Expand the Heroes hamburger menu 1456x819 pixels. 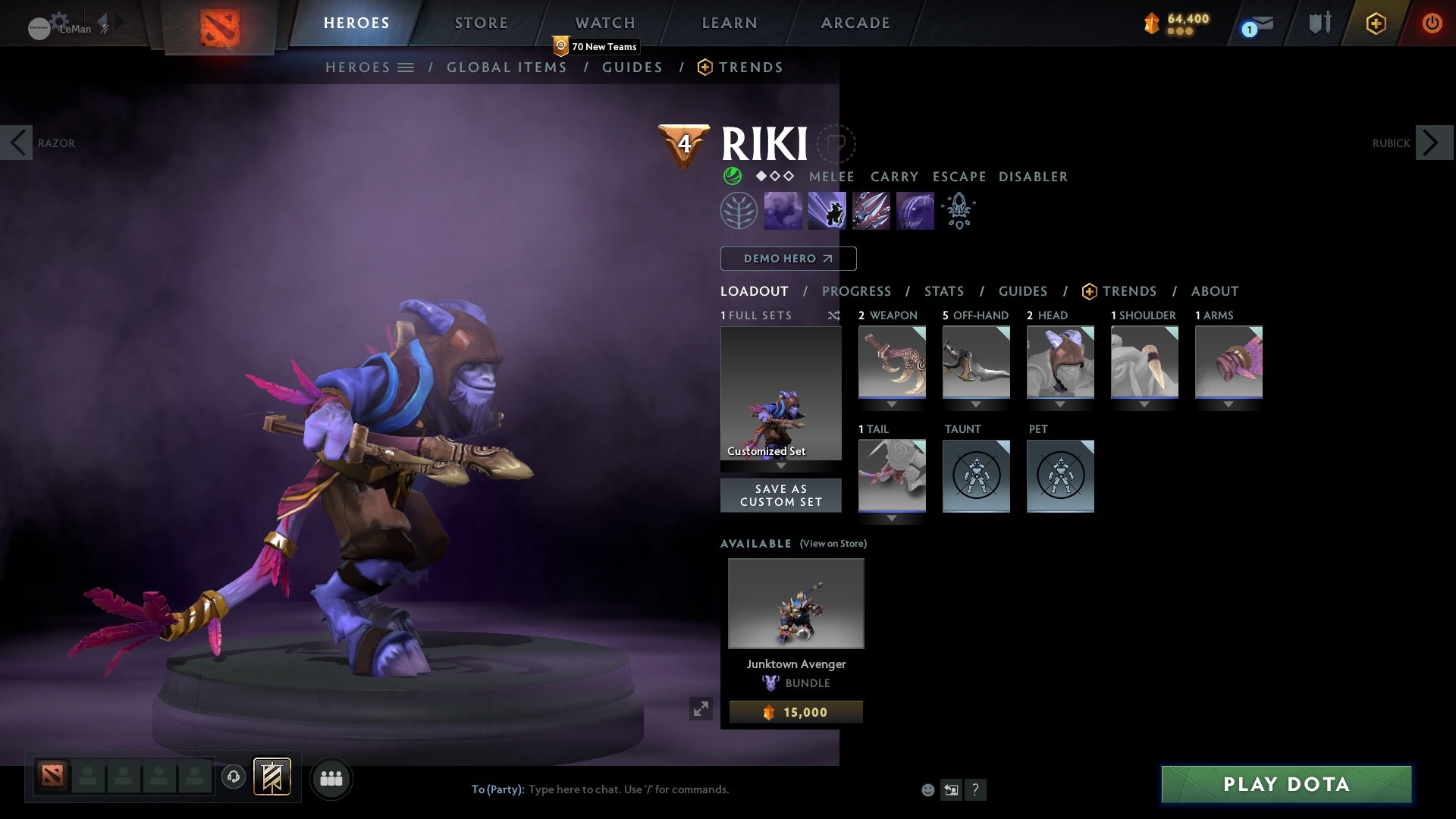tap(406, 67)
